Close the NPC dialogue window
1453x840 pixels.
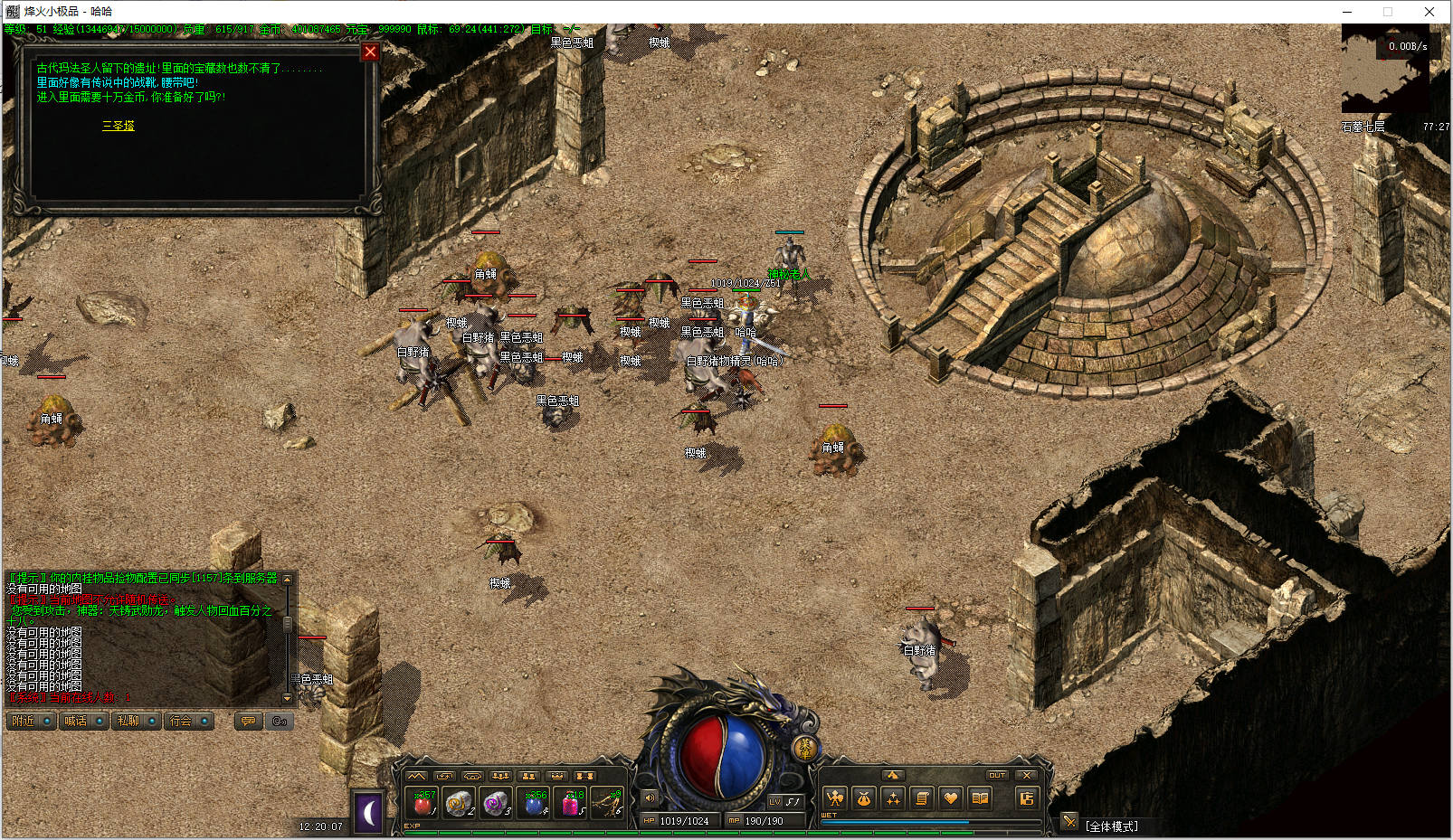pos(370,52)
